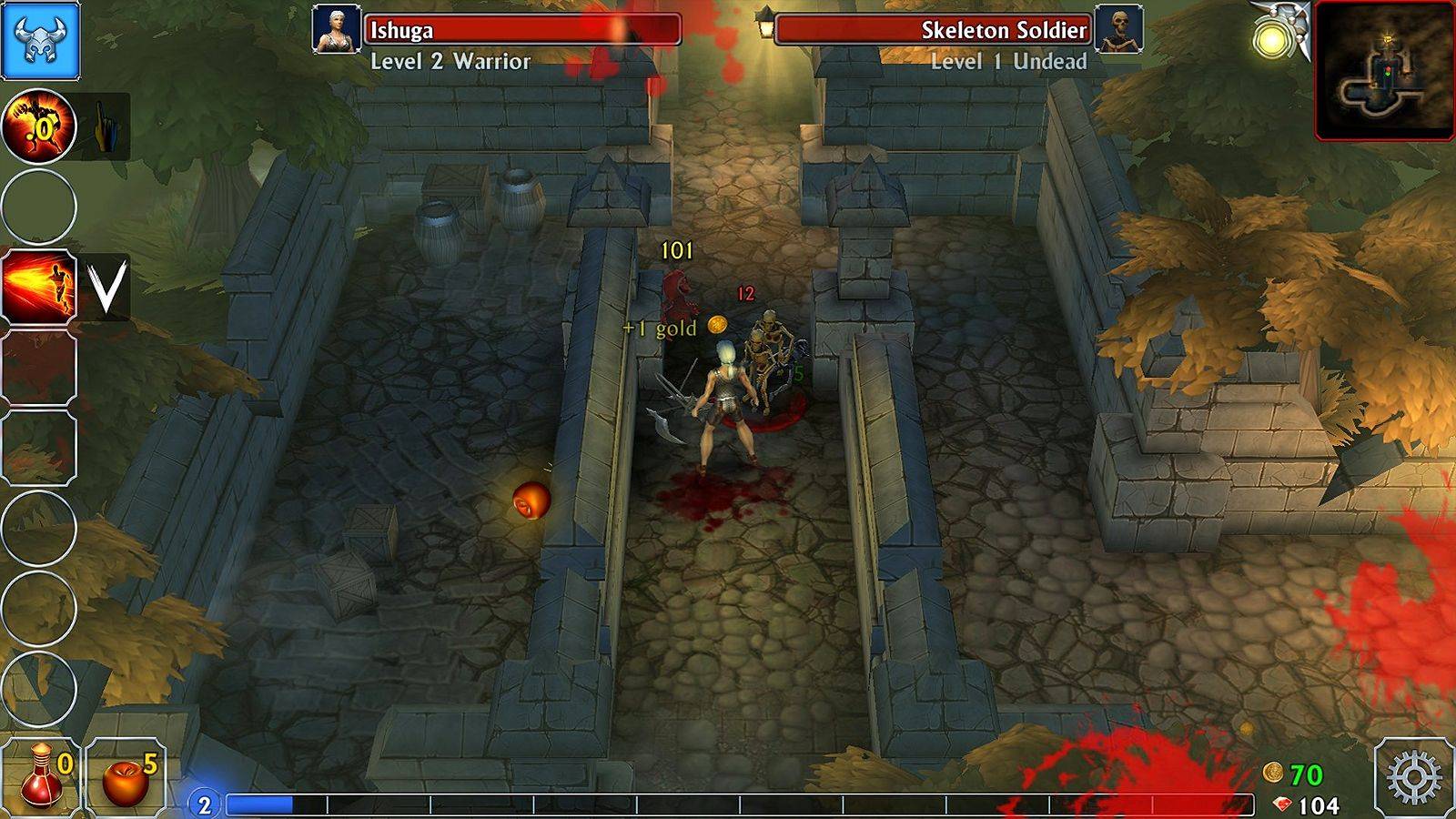Drink the red health potion
This screenshot has height=819, width=1456.
(x=41, y=776)
